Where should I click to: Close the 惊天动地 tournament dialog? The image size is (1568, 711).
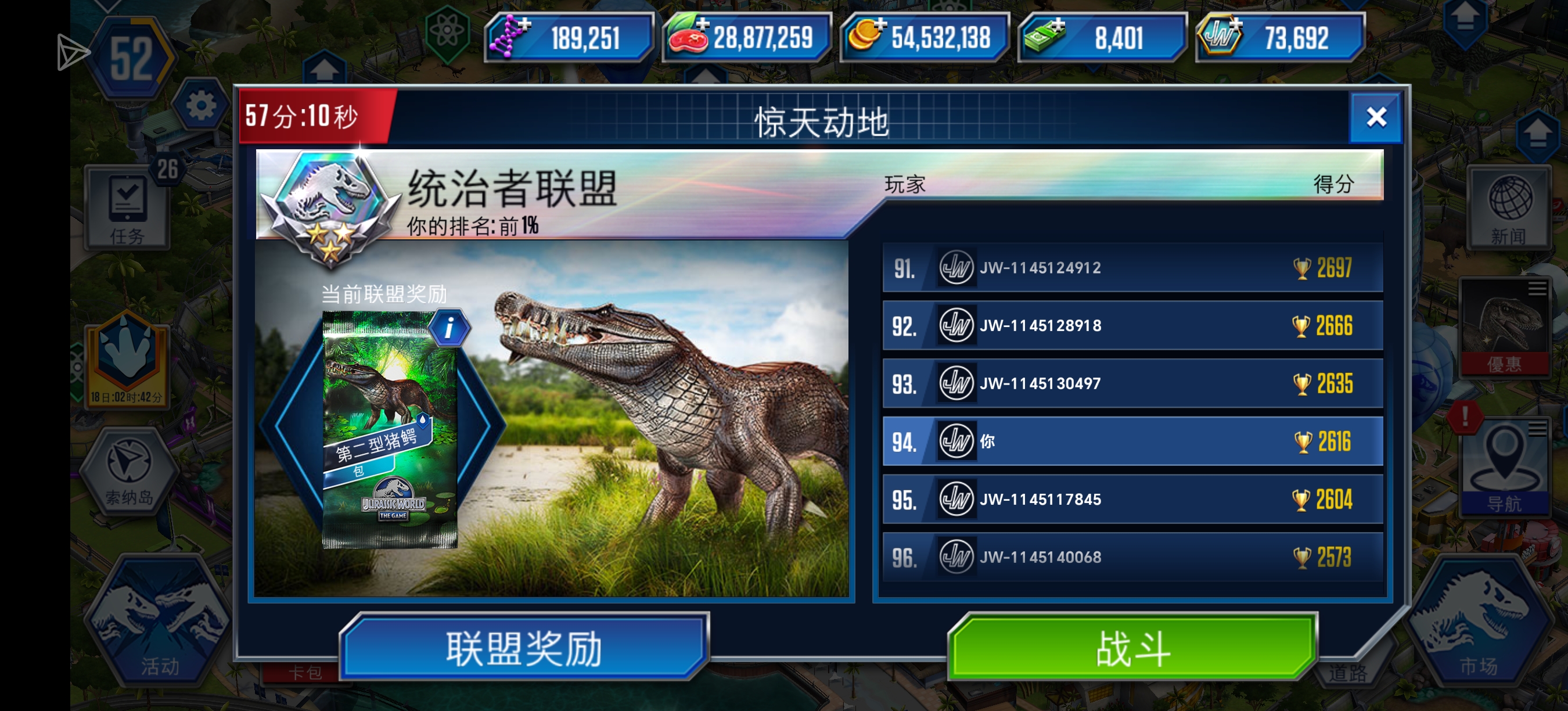click(x=1376, y=117)
